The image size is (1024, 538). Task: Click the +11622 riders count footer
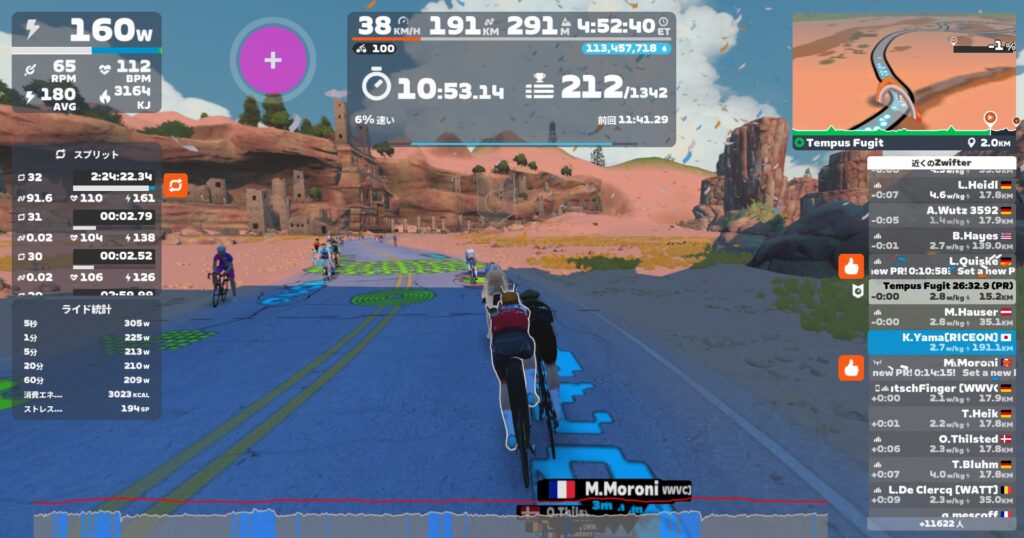(x=941, y=523)
